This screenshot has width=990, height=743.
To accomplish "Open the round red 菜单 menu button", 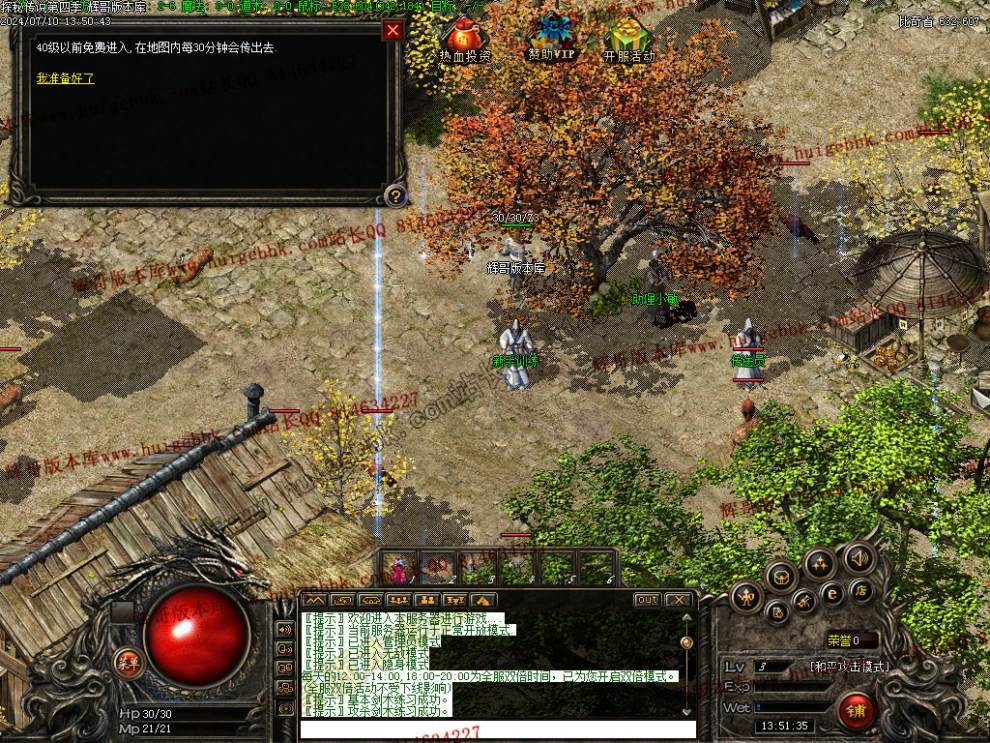I will pos(127,662).
